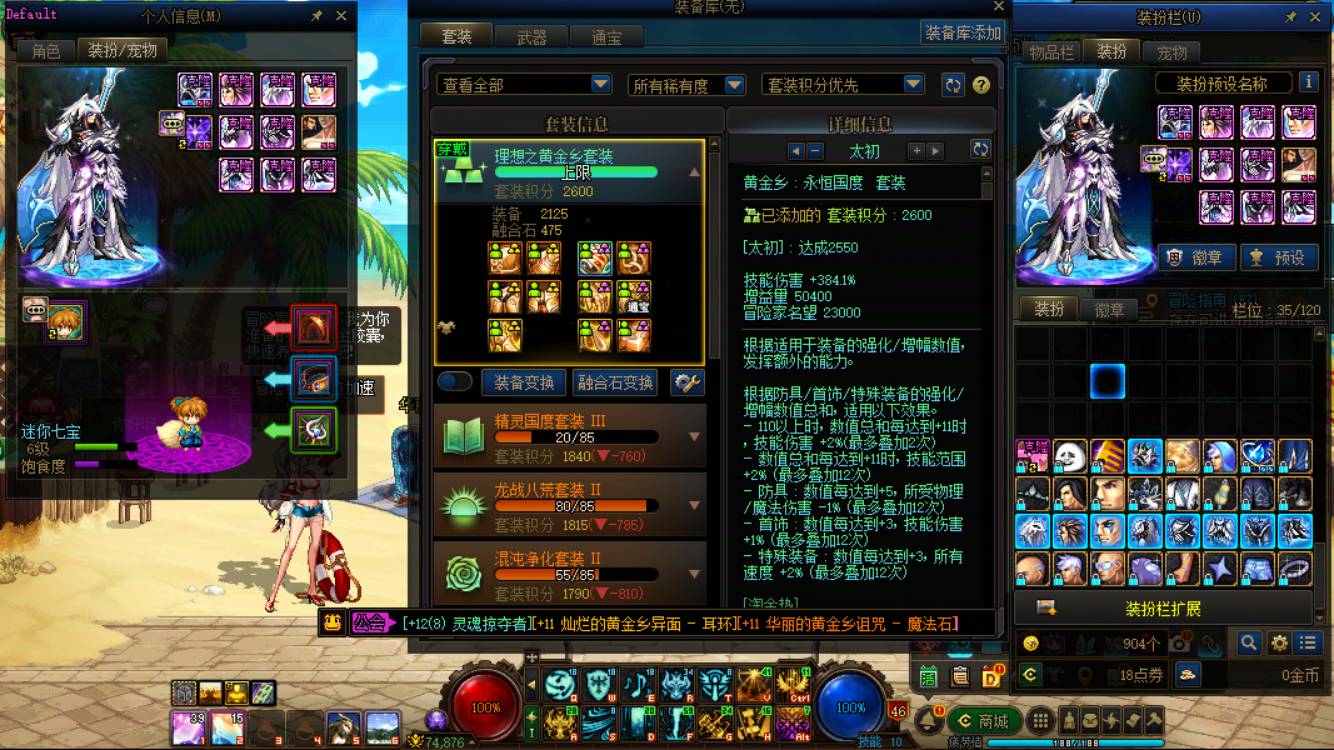Flip the toggle switch left of 装备变换
Screen dimensions: 1334x750
pyautogui.click(x=457, y=381)
